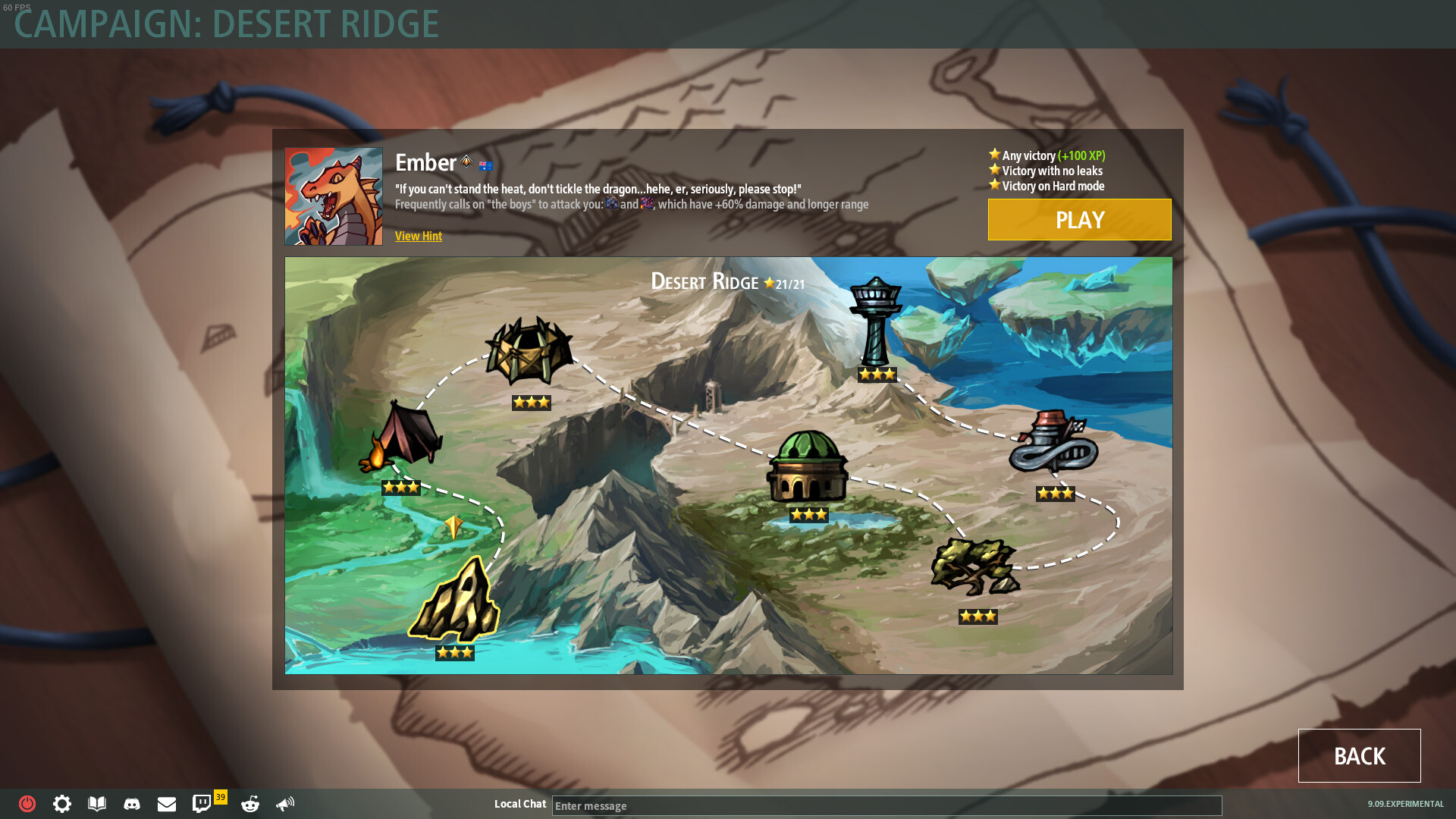Click the mail envelope icon

click(167, 804)
